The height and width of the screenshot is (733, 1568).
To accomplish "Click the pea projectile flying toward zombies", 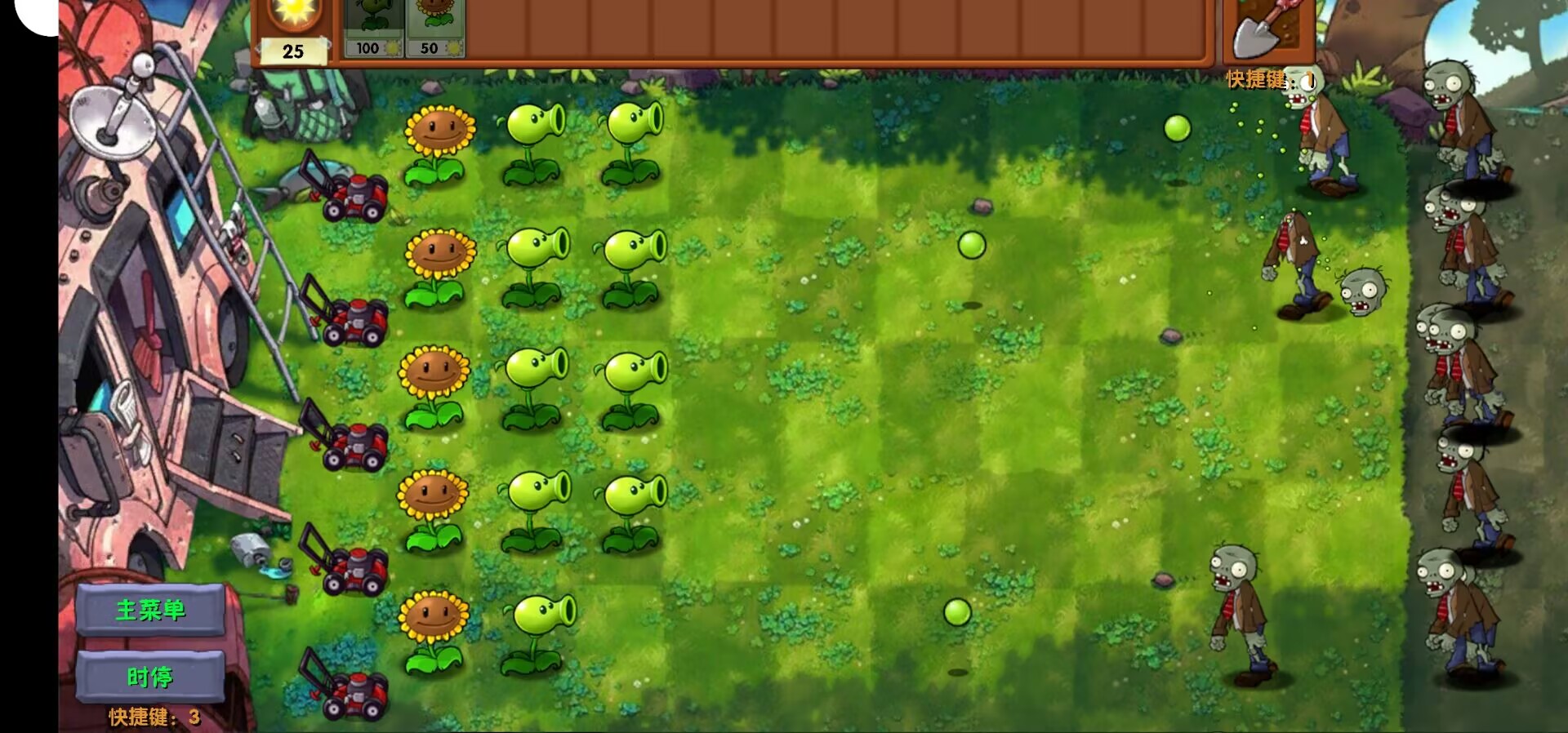I will coord(1176,127).
